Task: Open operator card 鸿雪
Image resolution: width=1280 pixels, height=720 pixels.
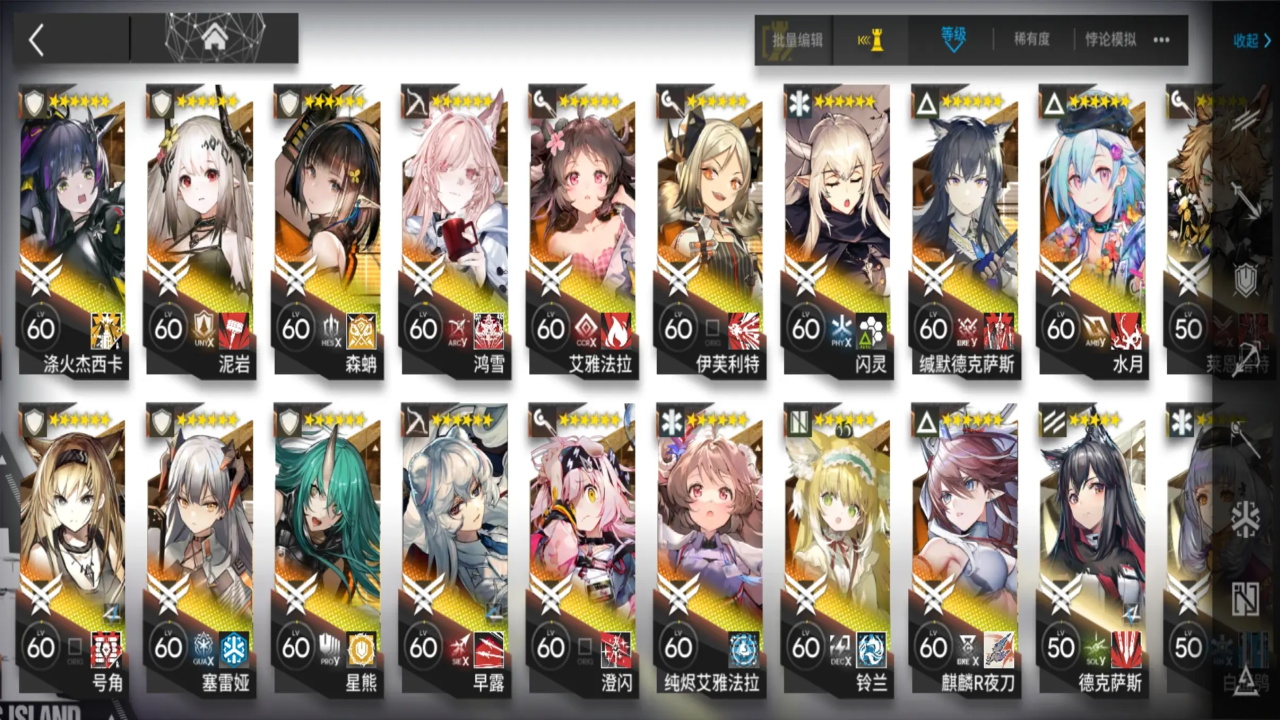Action: 456,230
